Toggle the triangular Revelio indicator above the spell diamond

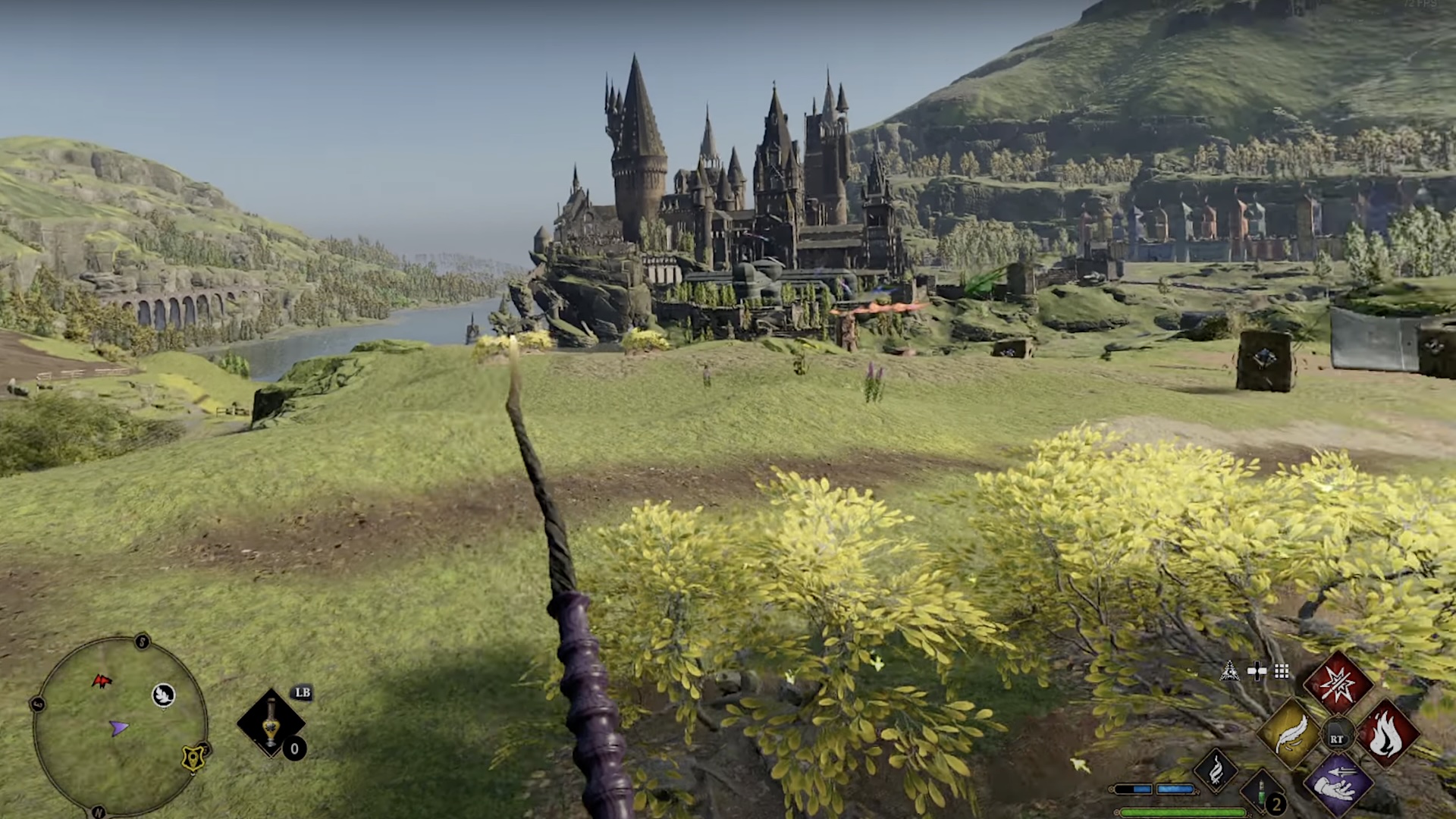point(1229,670)
